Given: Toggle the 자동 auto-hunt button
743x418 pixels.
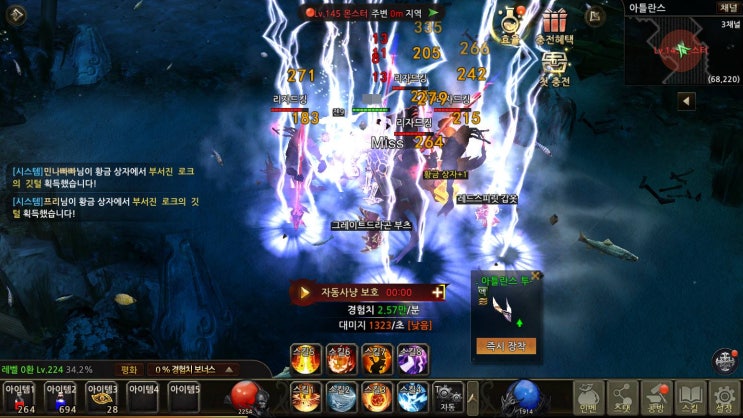Looking at the screenshot, I should [447, 396].
